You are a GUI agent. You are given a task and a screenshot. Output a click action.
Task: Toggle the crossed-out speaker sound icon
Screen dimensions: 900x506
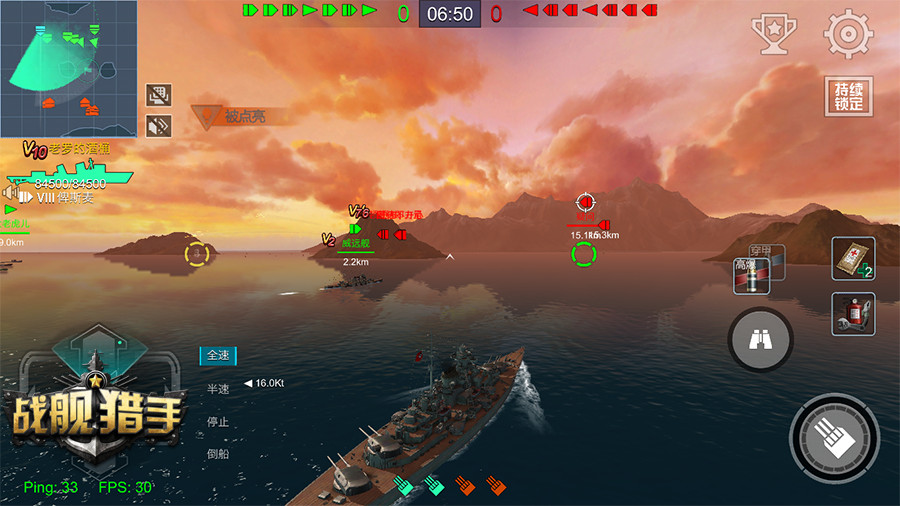(159, 125)
